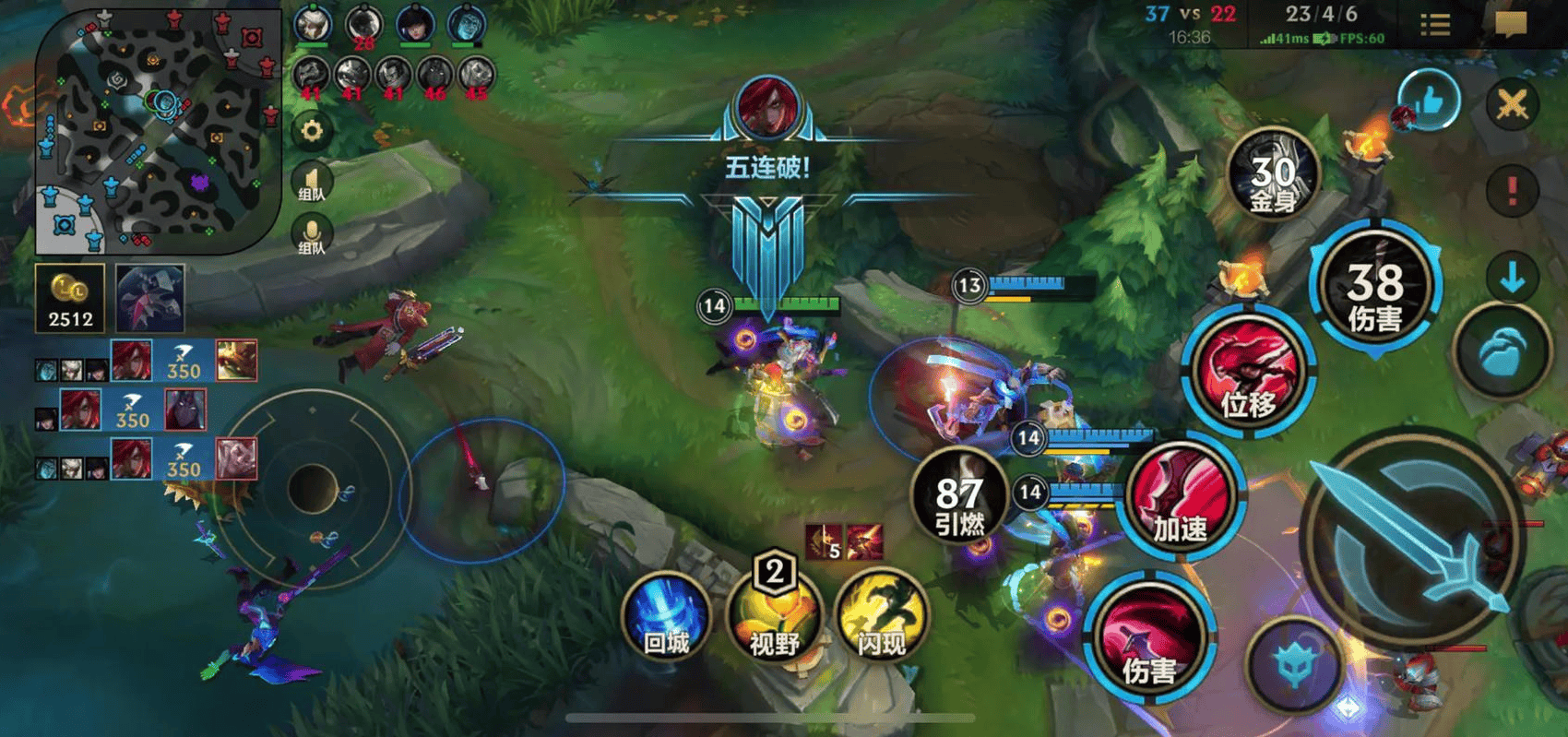The width and height of the screenshot is (1568, 737).
Task: Hit the sword basic attack button
Action: 1411,535
